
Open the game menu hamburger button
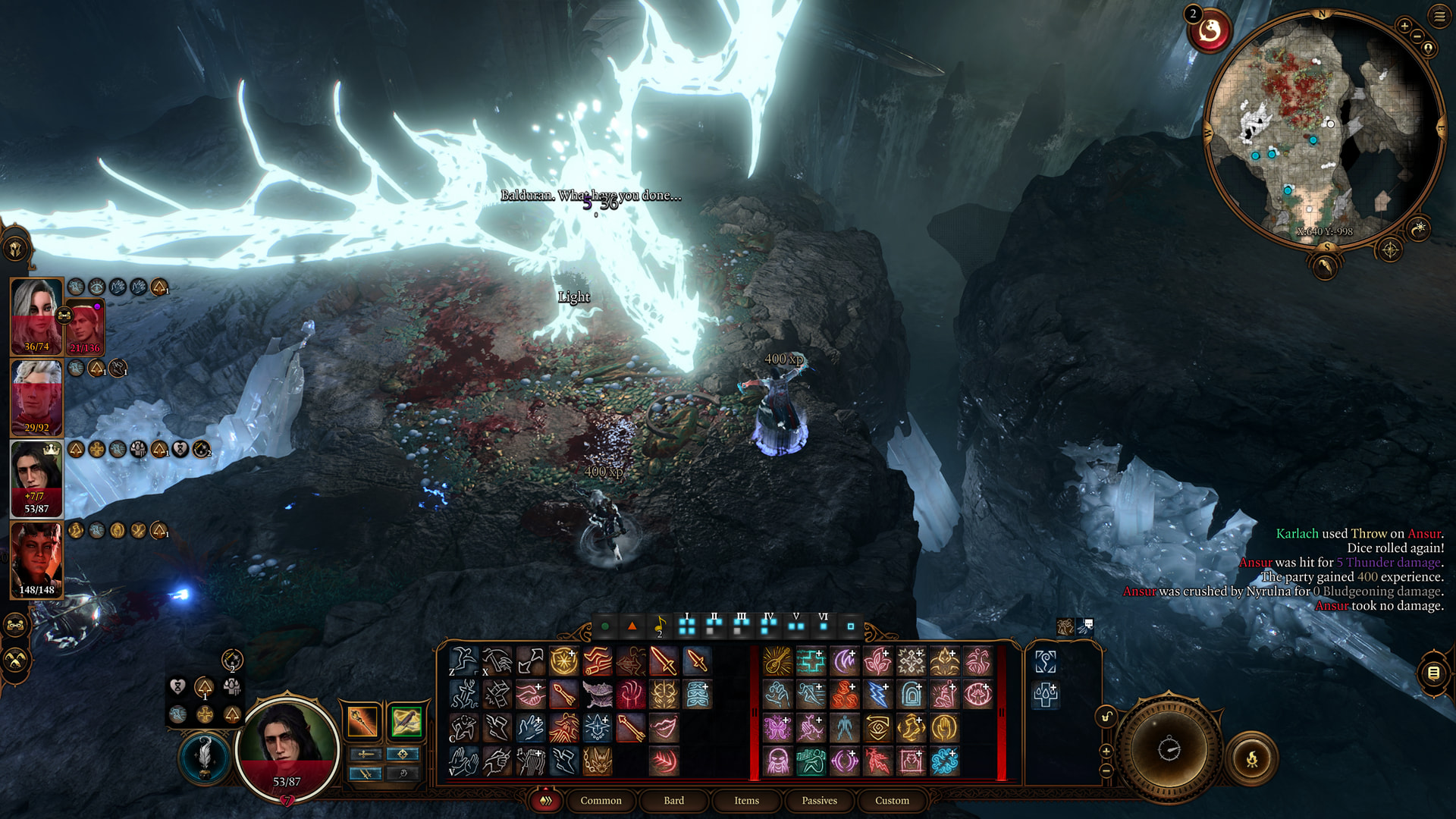(1439, 16)
